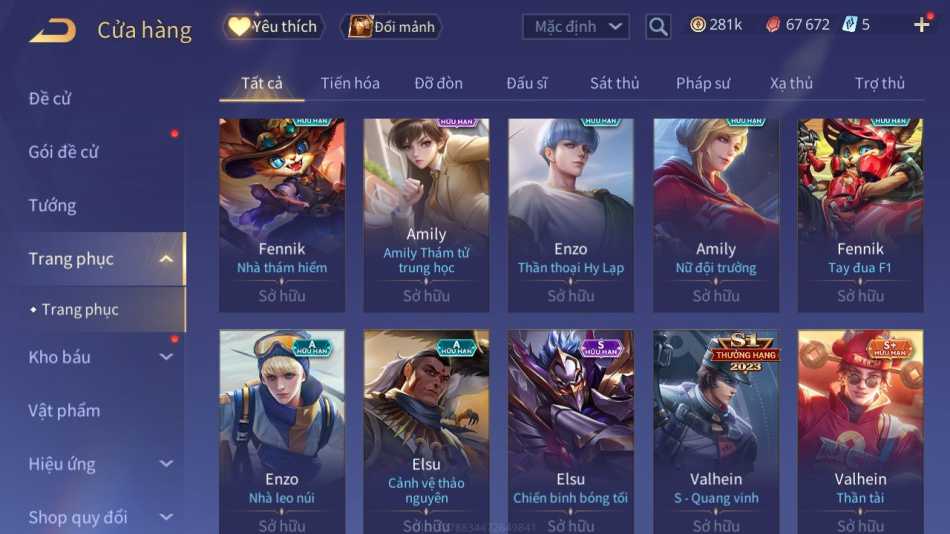Choose the Enzo Thần thoại Hy Lạp skin
Viewport: 950px width, 534px height.
[x=570, y=210]
